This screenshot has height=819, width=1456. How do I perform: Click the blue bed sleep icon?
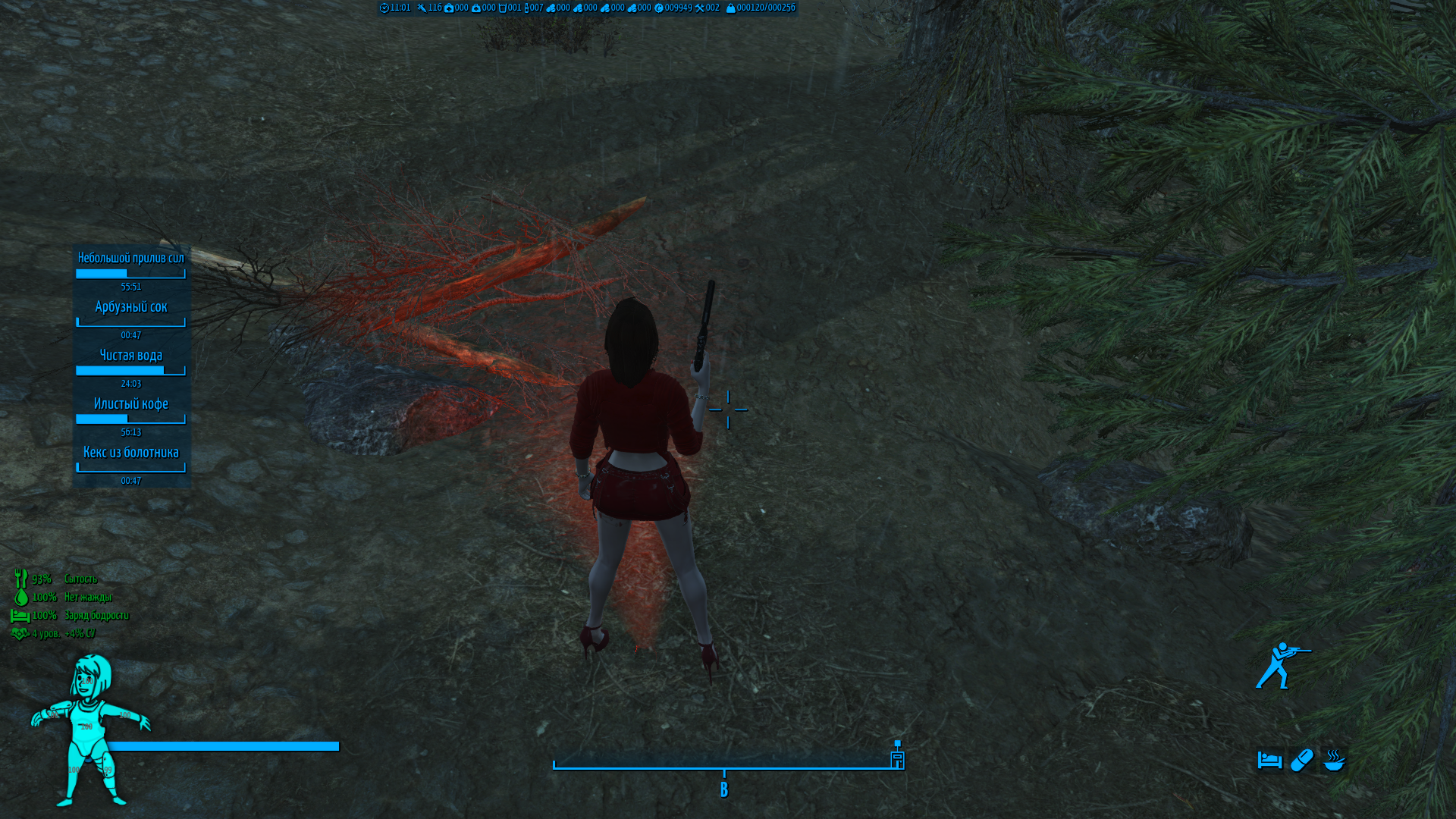tap(1269, 760)
